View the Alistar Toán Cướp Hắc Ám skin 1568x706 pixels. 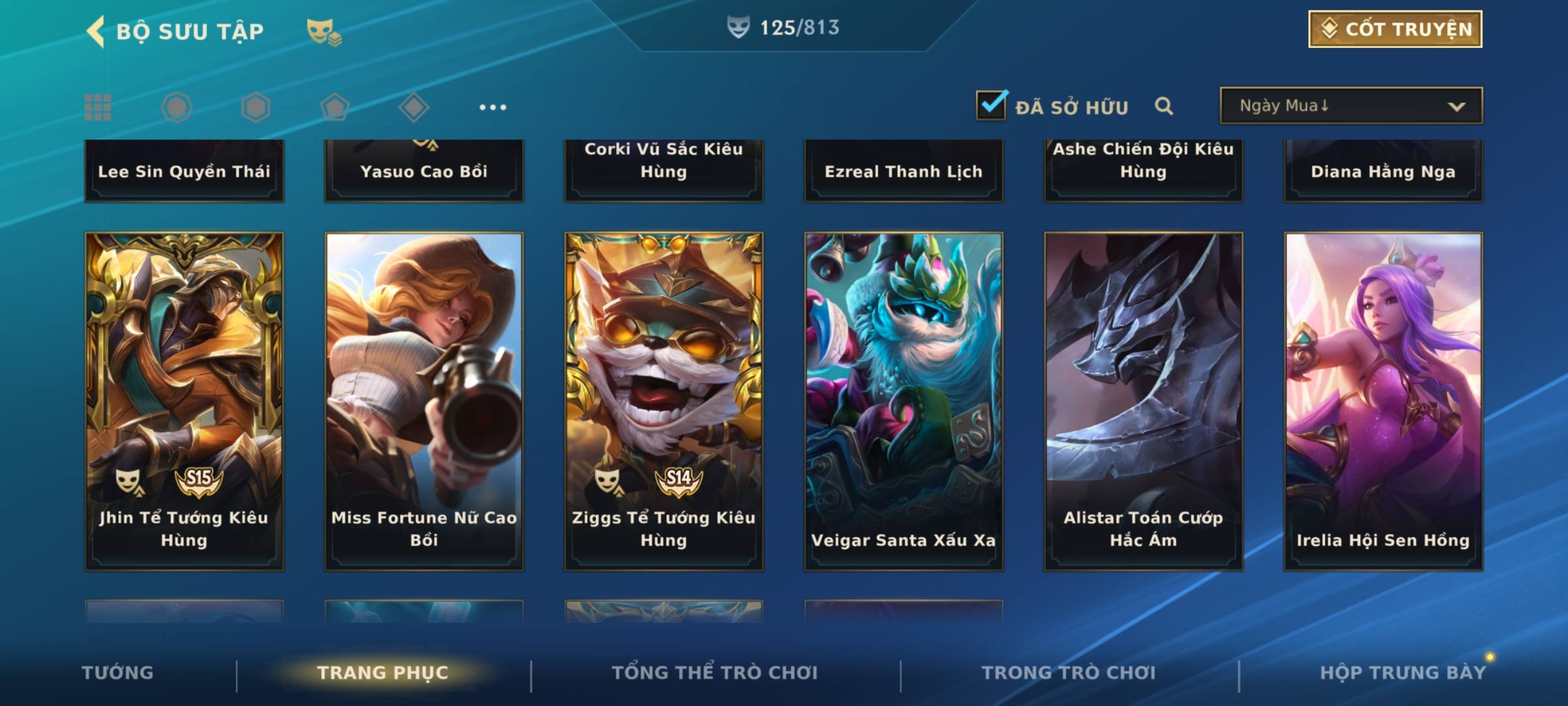[x=1143, y=400]
